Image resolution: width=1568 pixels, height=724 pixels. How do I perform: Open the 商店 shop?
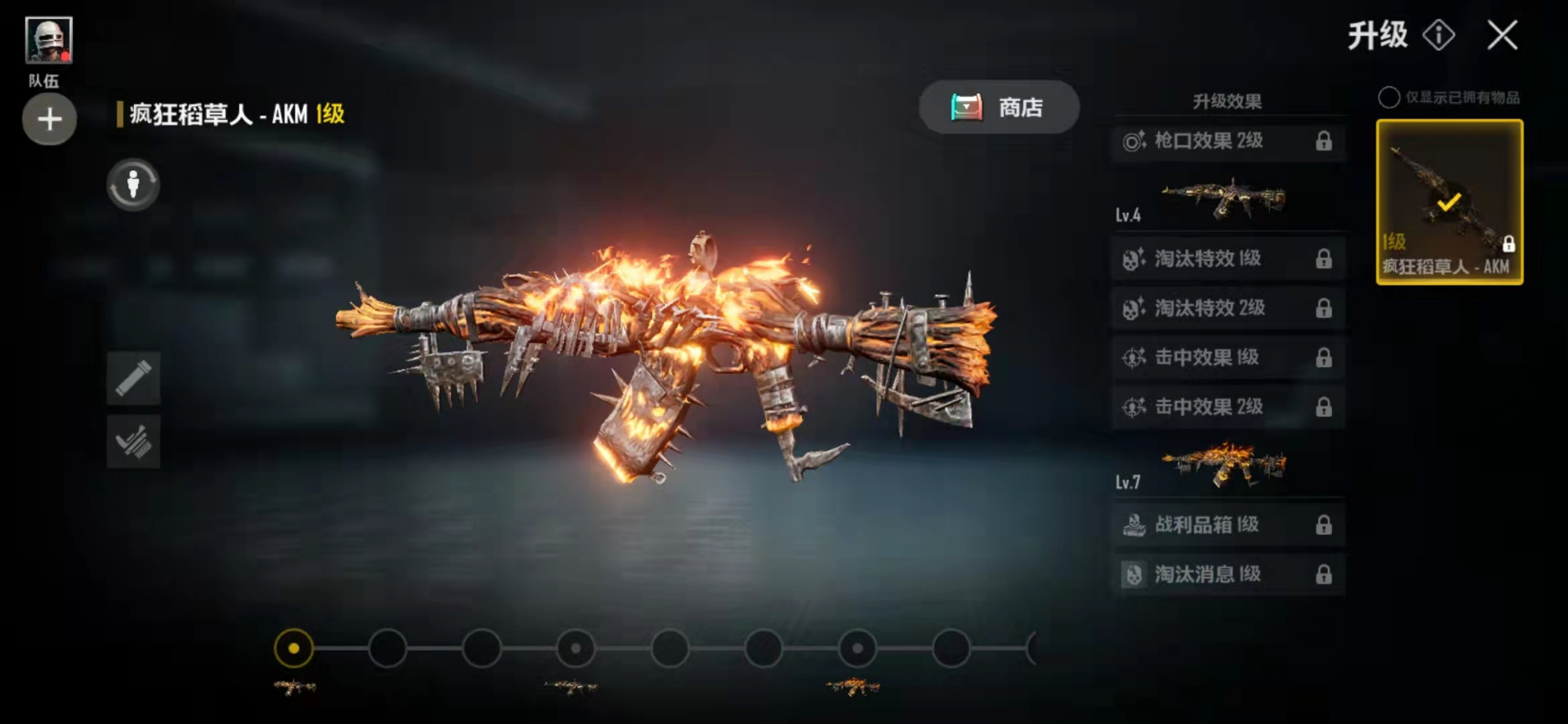(999, 107)
